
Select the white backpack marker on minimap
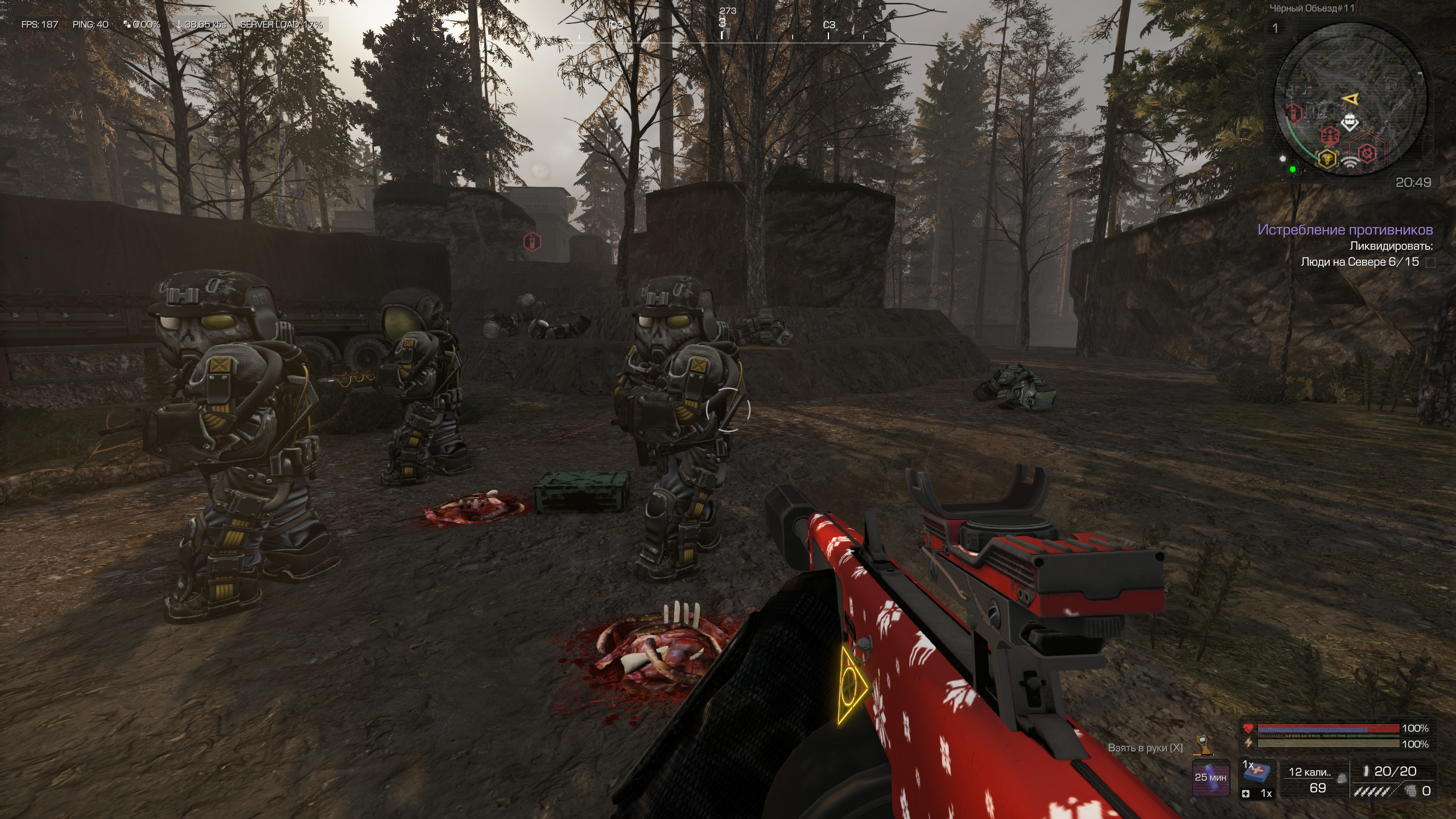pyautogui.click(x=1350, y=122)
